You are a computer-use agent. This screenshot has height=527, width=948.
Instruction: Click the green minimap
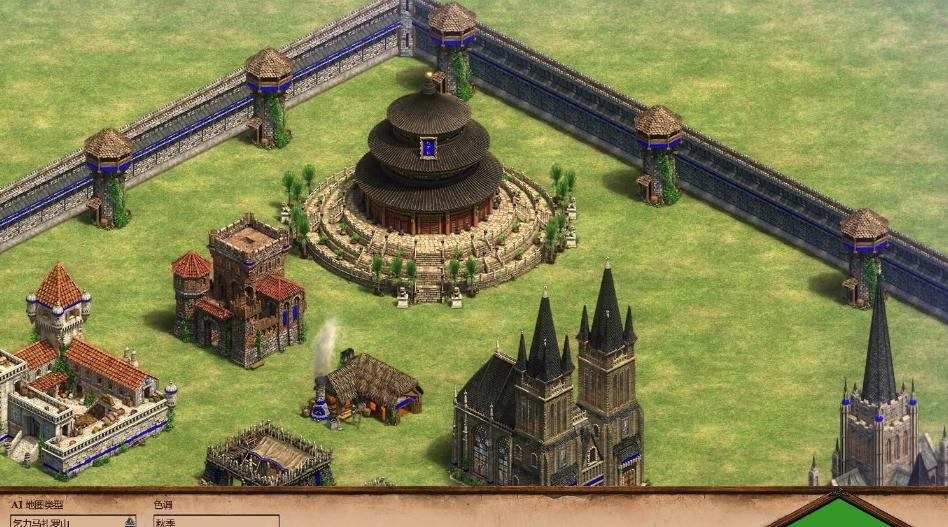point(841,514)
